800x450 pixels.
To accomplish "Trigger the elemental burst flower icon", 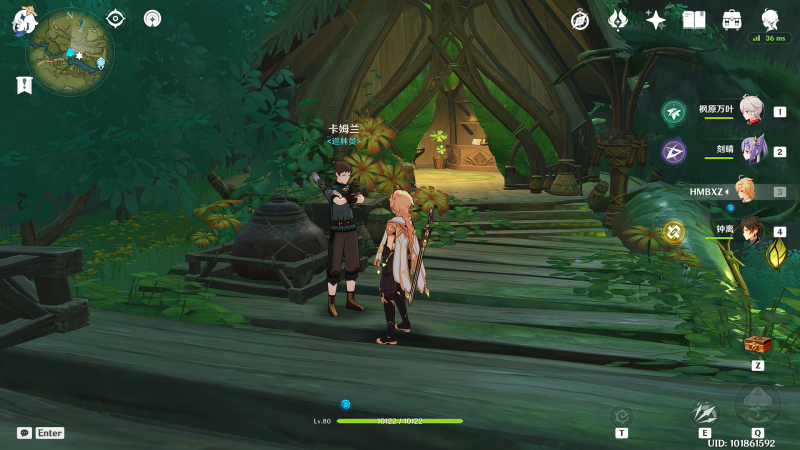I will coord(757,405).
